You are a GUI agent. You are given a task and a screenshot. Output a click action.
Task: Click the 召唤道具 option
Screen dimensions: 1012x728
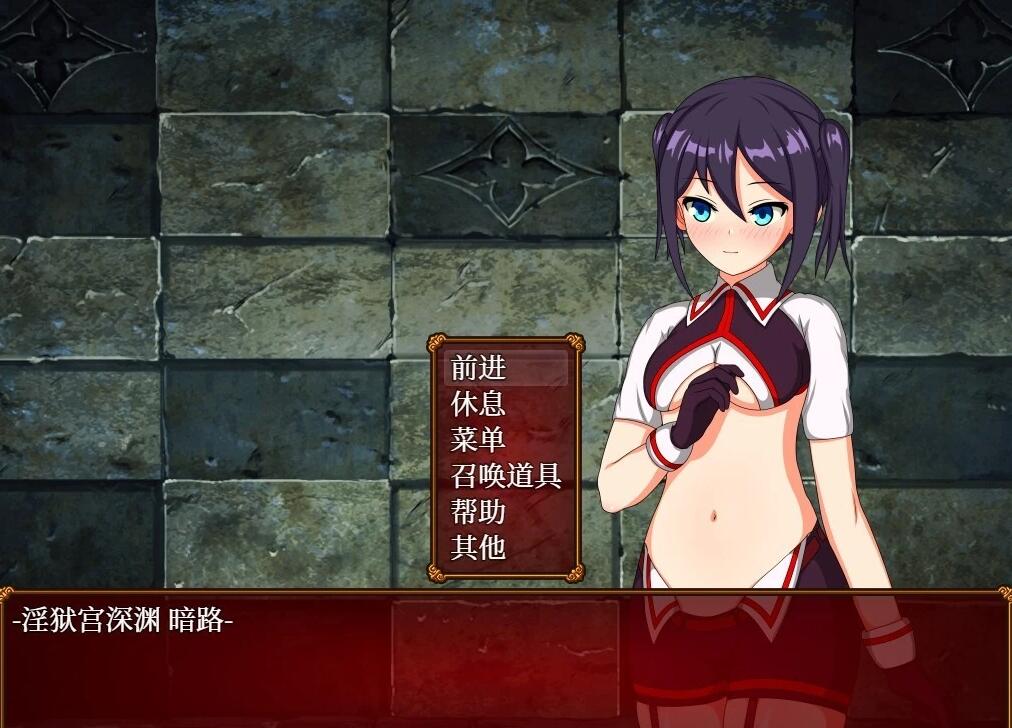(506, 476)
